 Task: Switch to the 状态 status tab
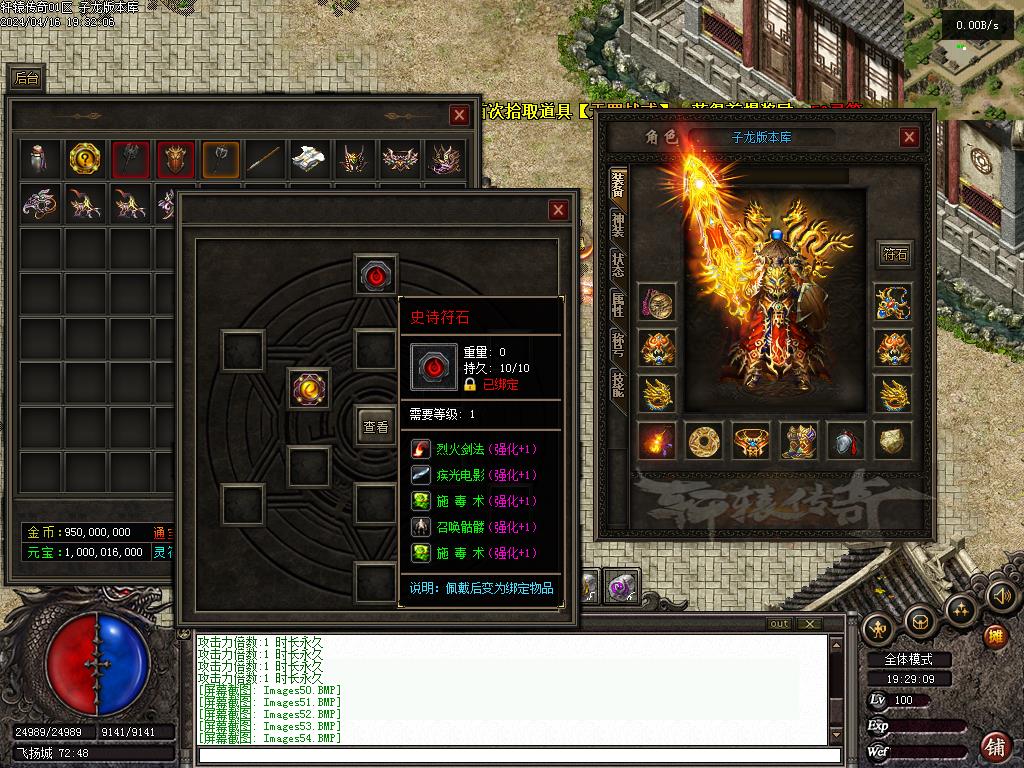point(618,263)
